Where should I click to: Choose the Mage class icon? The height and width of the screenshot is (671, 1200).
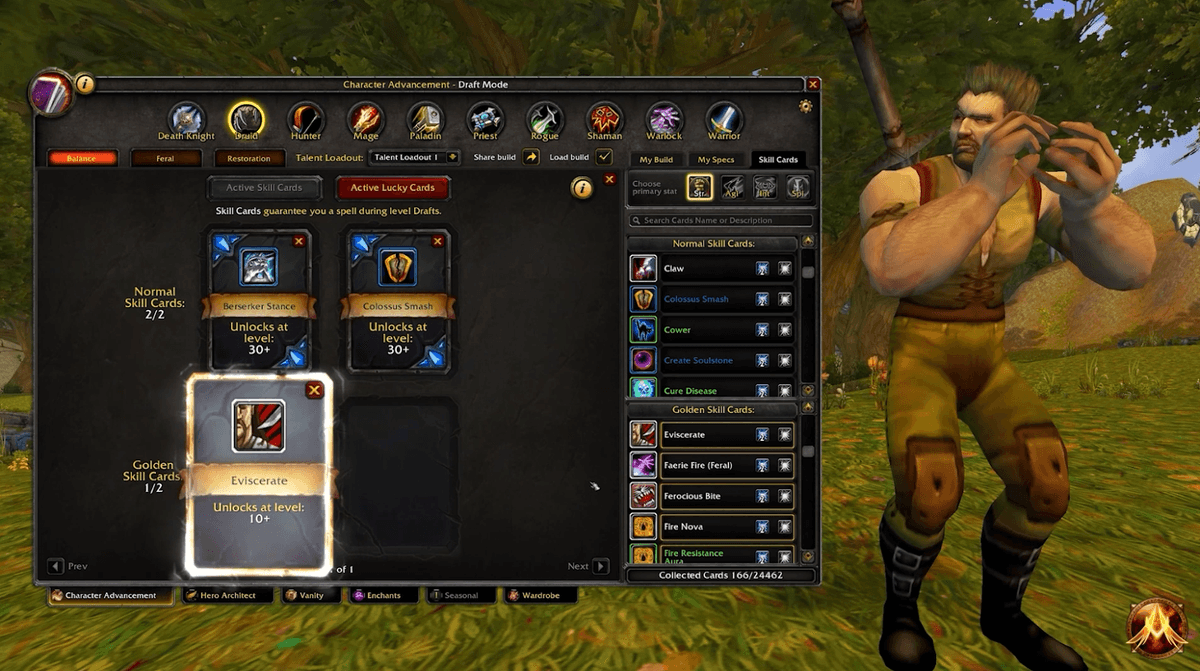tap(365, 120)
